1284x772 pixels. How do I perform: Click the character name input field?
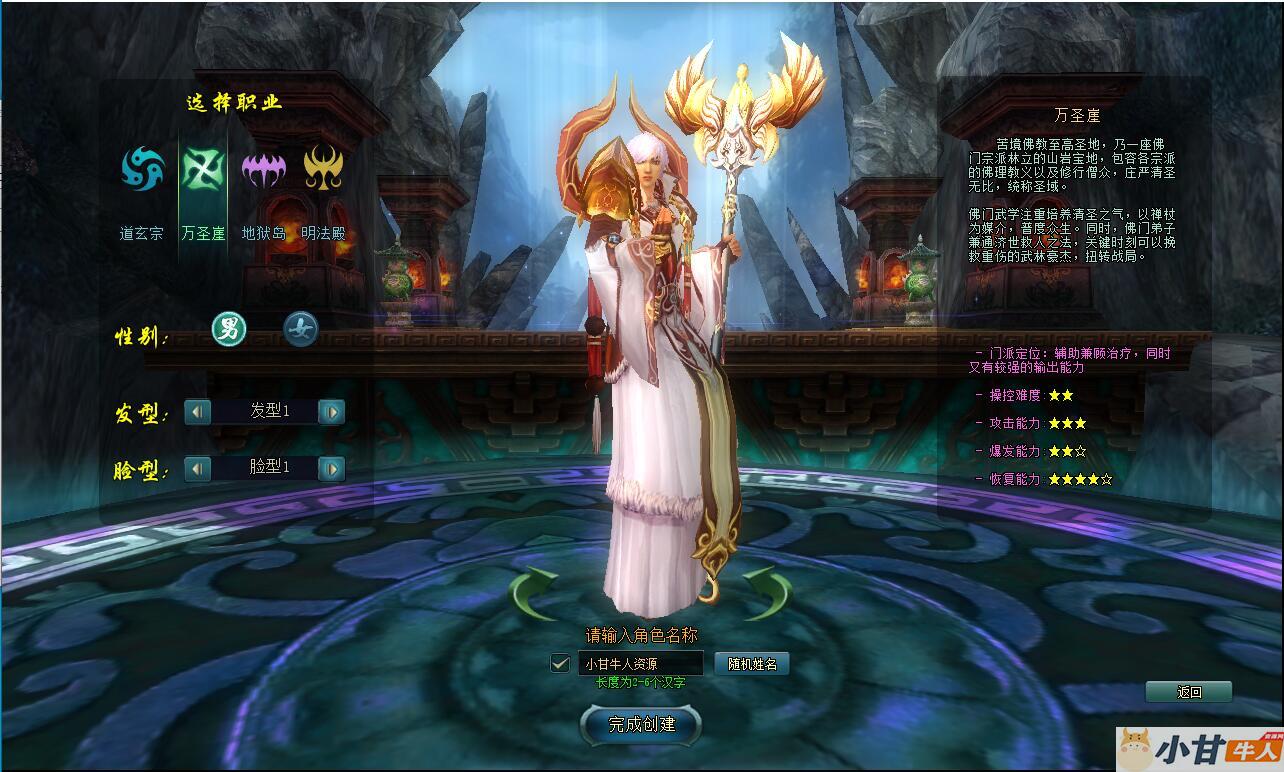[x=640, y=663]
